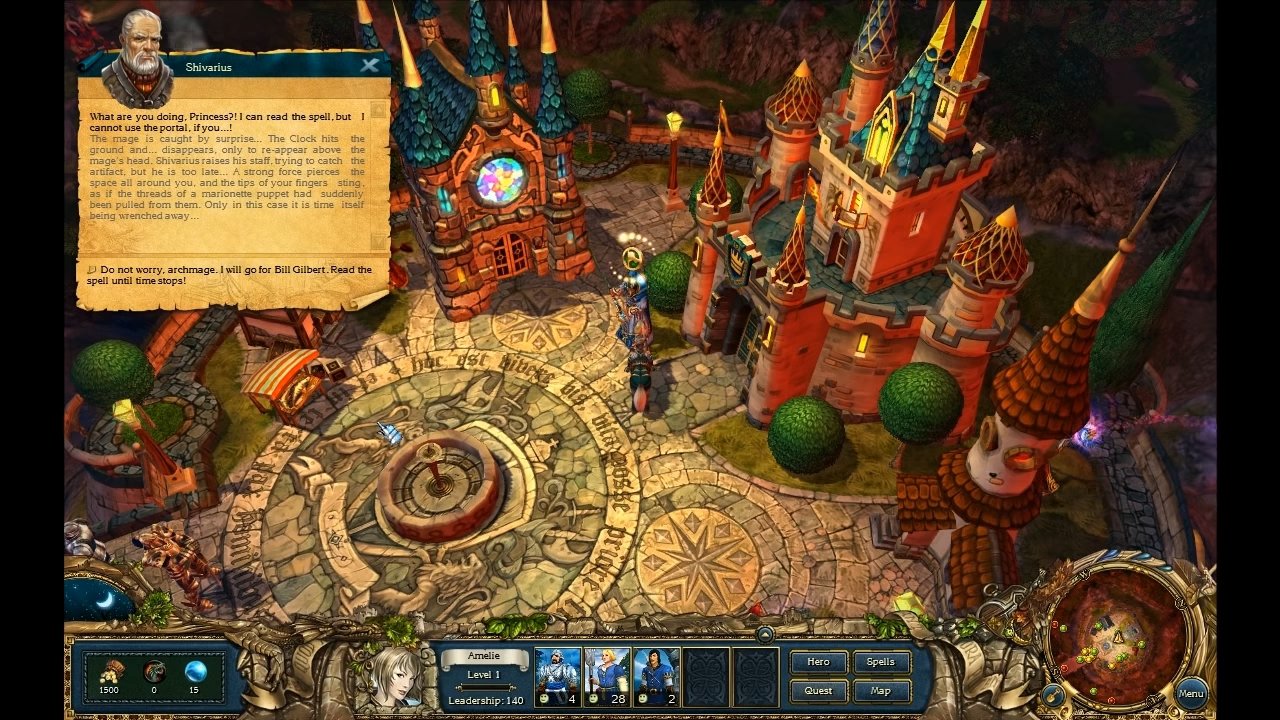Click the circular minimap

click(x=1117, y=626)
